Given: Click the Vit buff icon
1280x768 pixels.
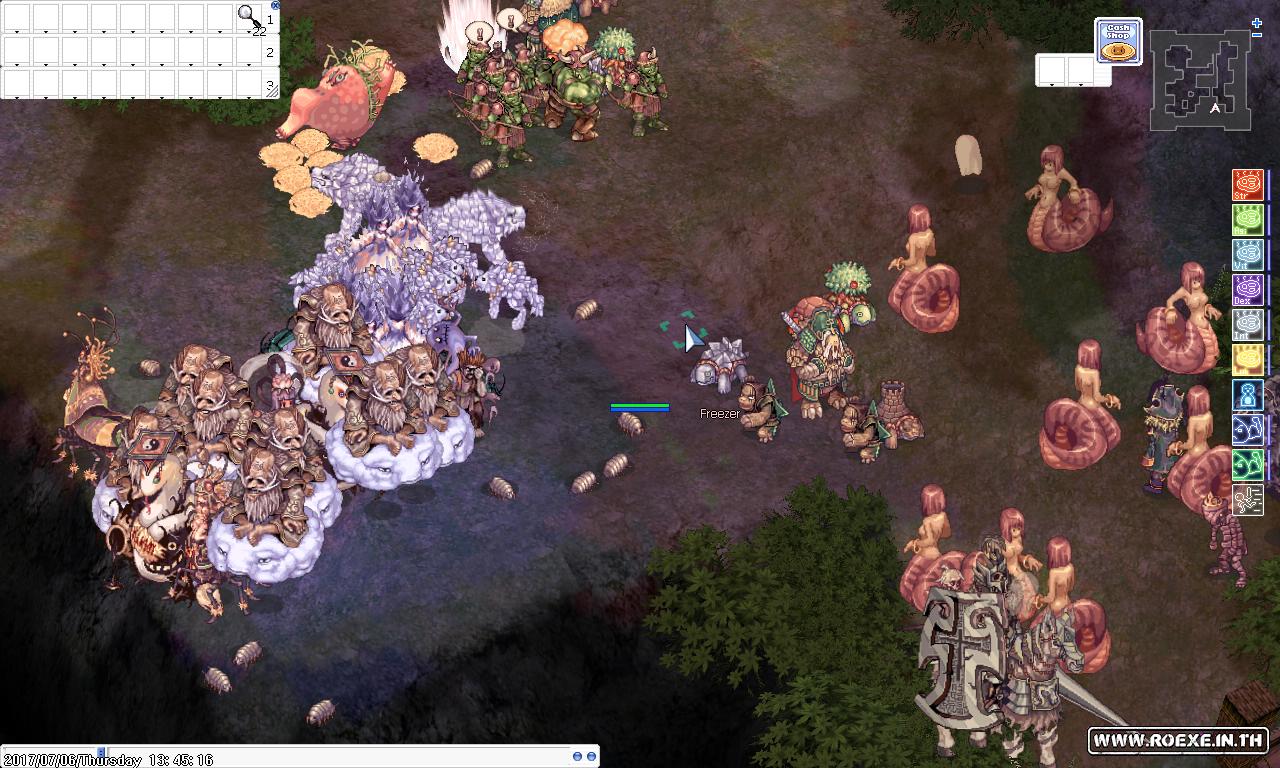Looking at the screenshot, I should [x=1248, y=256].
